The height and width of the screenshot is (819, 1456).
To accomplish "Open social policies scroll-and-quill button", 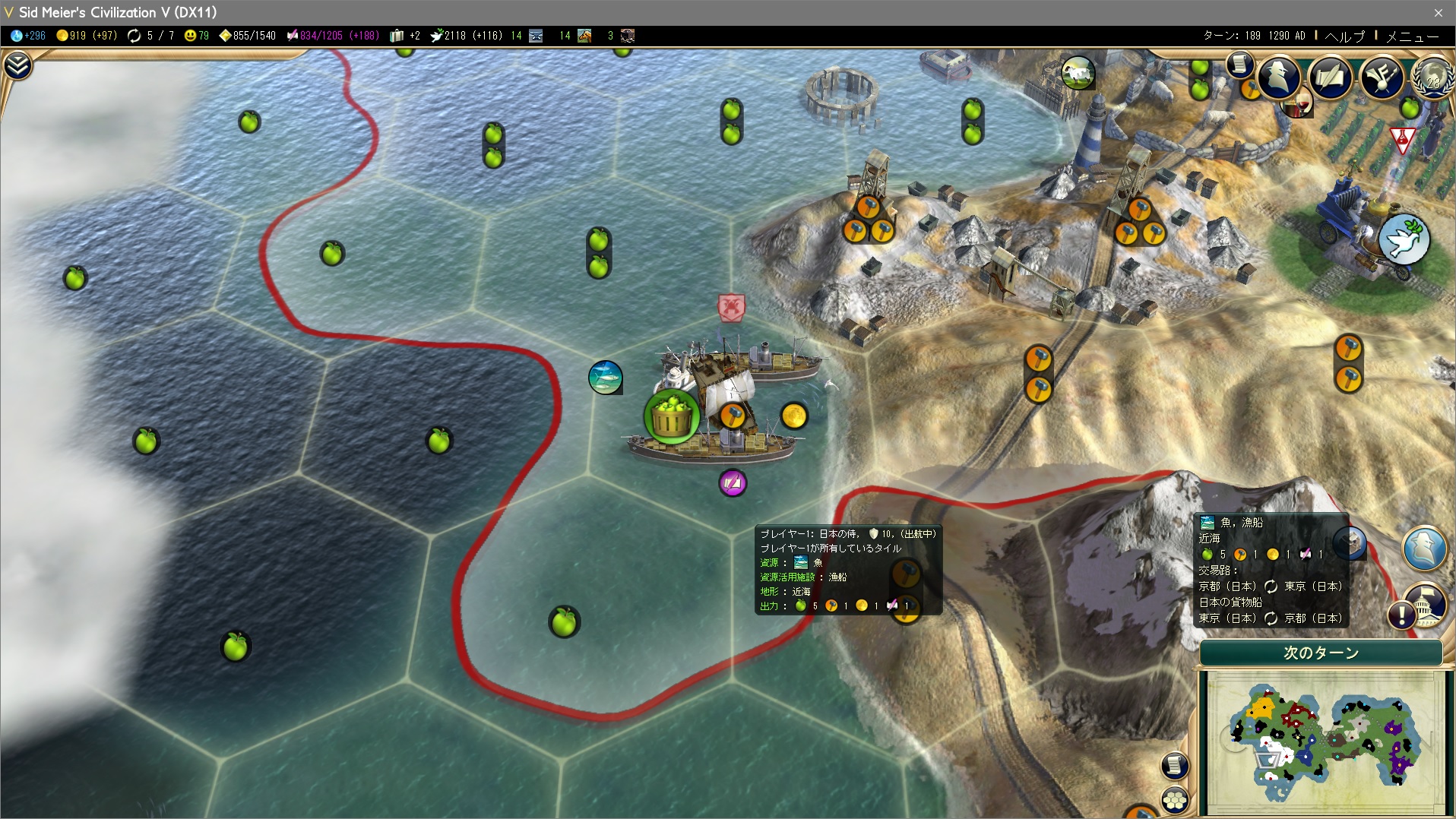I will 1330,77.
